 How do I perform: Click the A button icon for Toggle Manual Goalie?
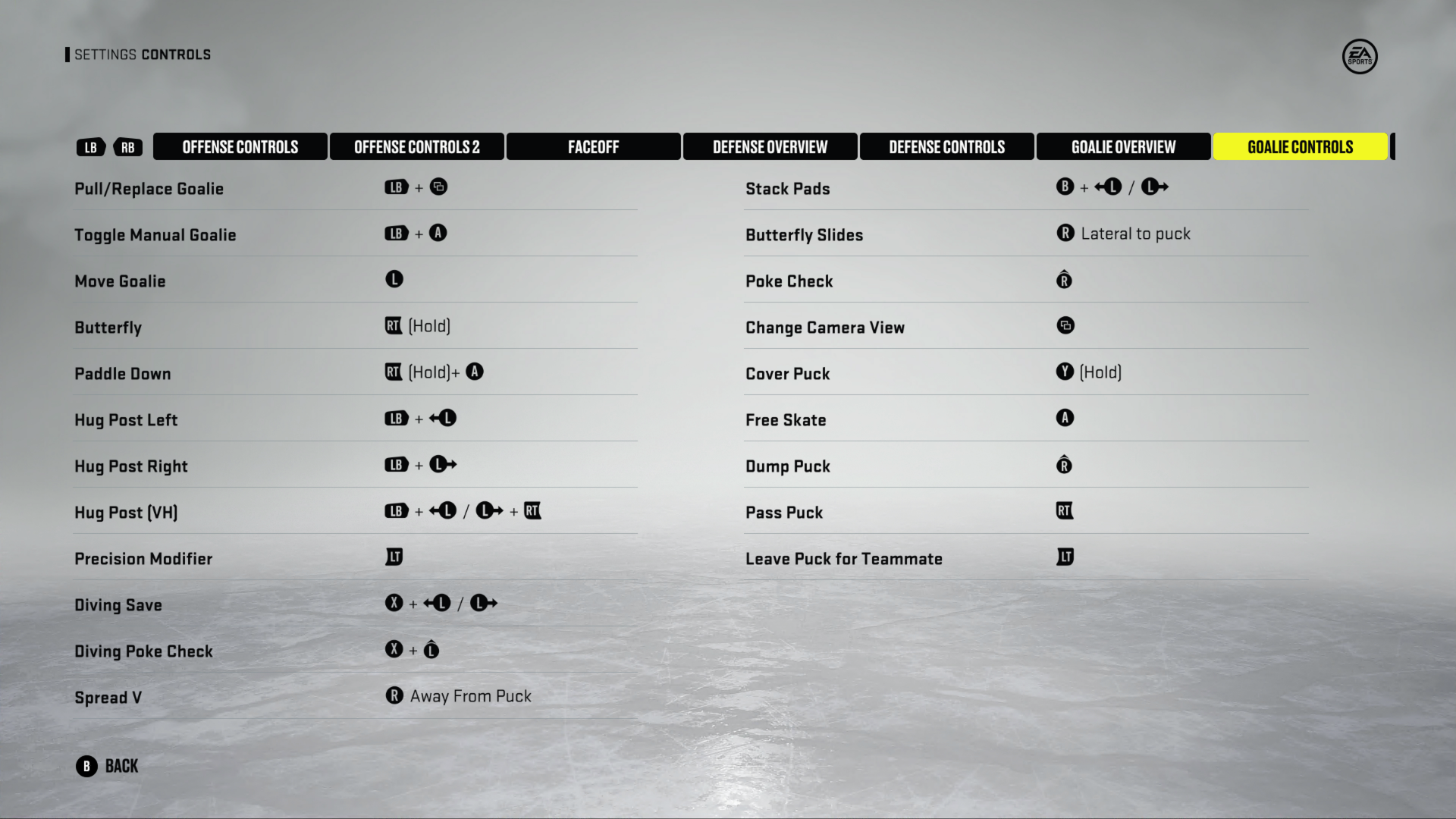point(438,233)
